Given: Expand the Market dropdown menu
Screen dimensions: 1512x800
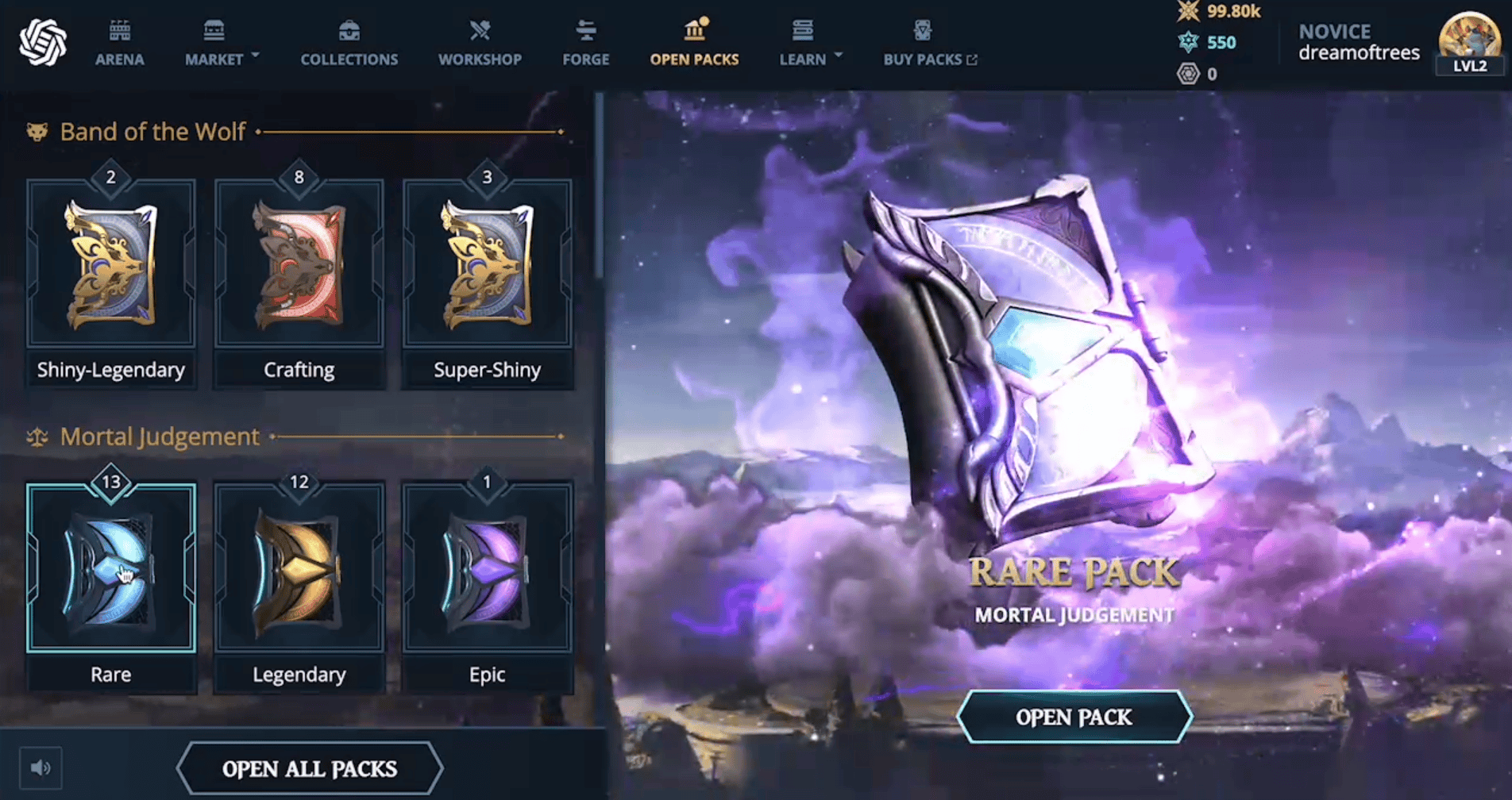Looking at the screenshot, I should click(222, 44).
